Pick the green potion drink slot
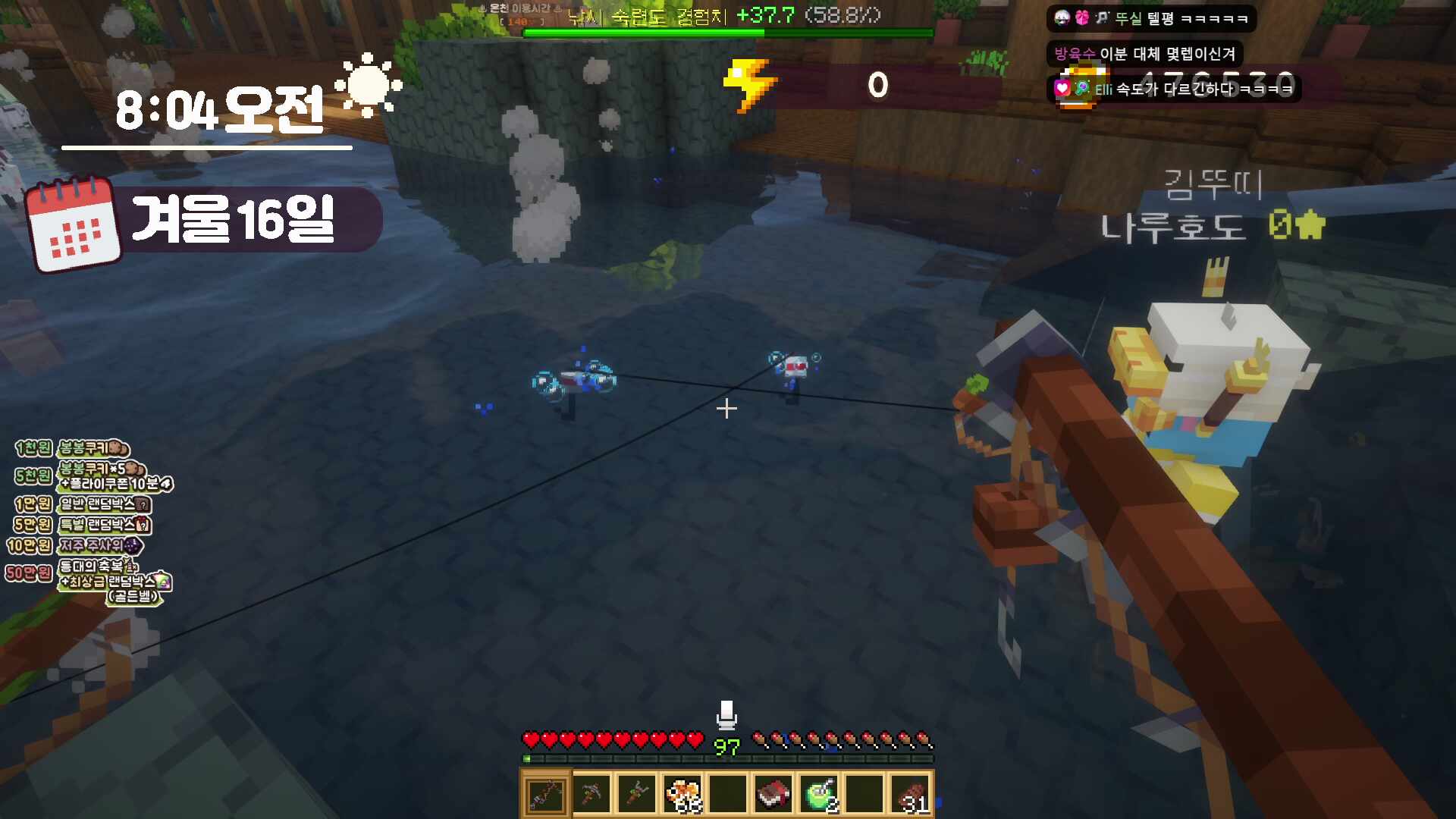This screenshot has width=1456, height=819. (x=819, y=795)
